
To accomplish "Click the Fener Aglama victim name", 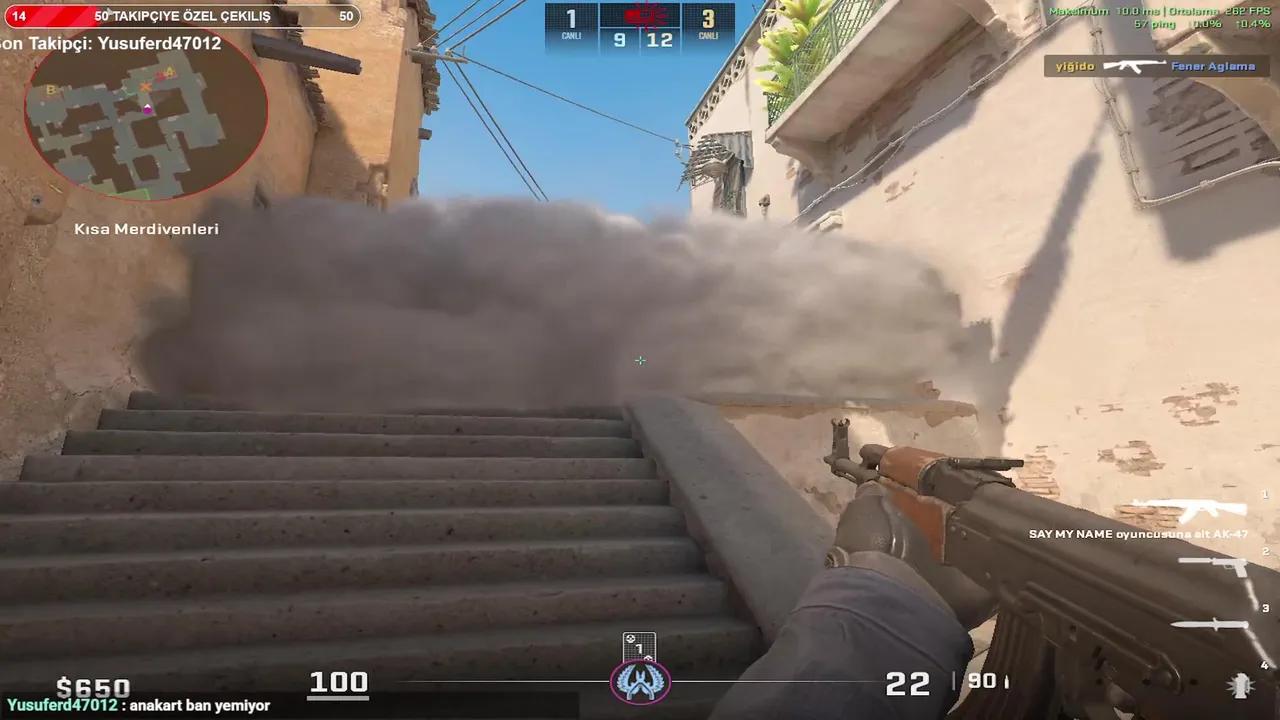I will [1213, 66].
